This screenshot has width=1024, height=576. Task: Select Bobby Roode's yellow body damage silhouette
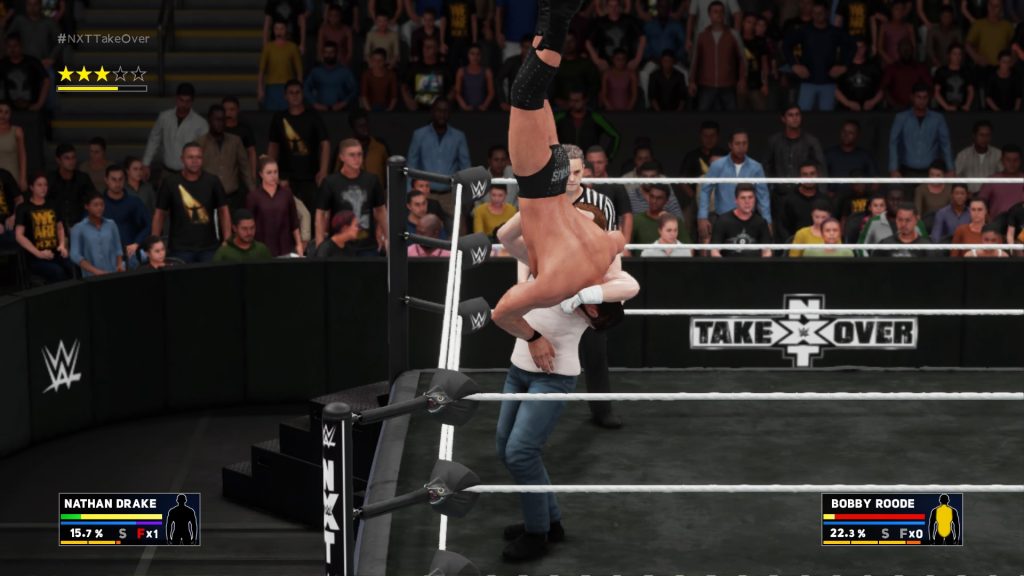tap(943, 519)
